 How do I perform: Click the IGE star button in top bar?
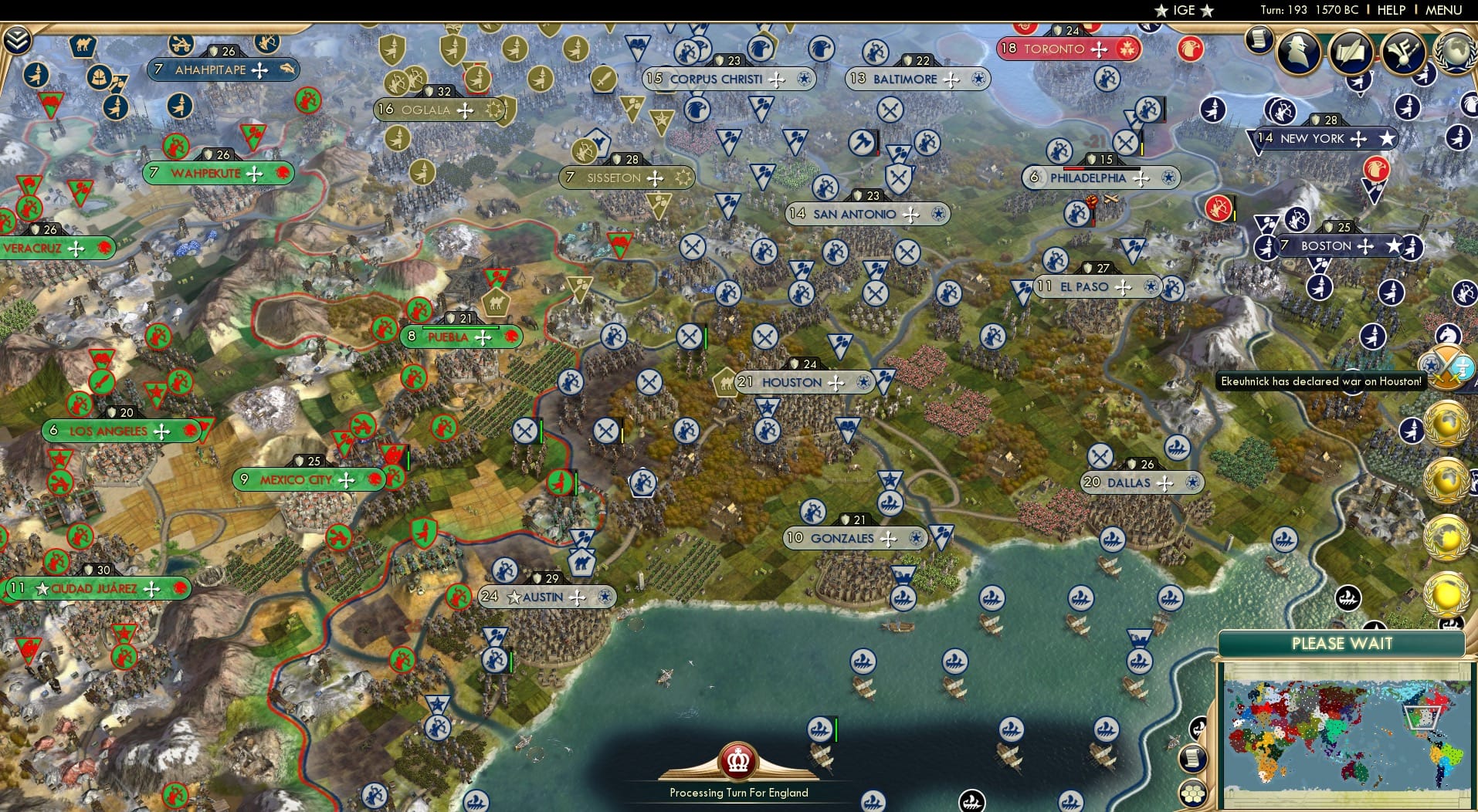tap(1187, 11)
